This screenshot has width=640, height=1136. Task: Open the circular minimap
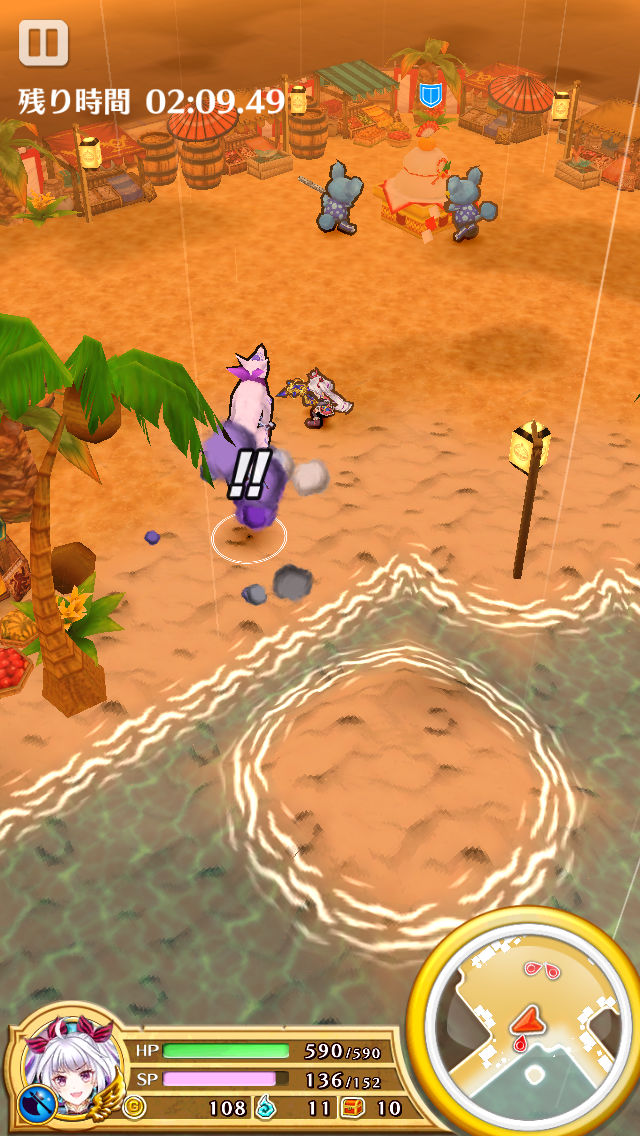pyautogui.click(x=527, y=1022)
